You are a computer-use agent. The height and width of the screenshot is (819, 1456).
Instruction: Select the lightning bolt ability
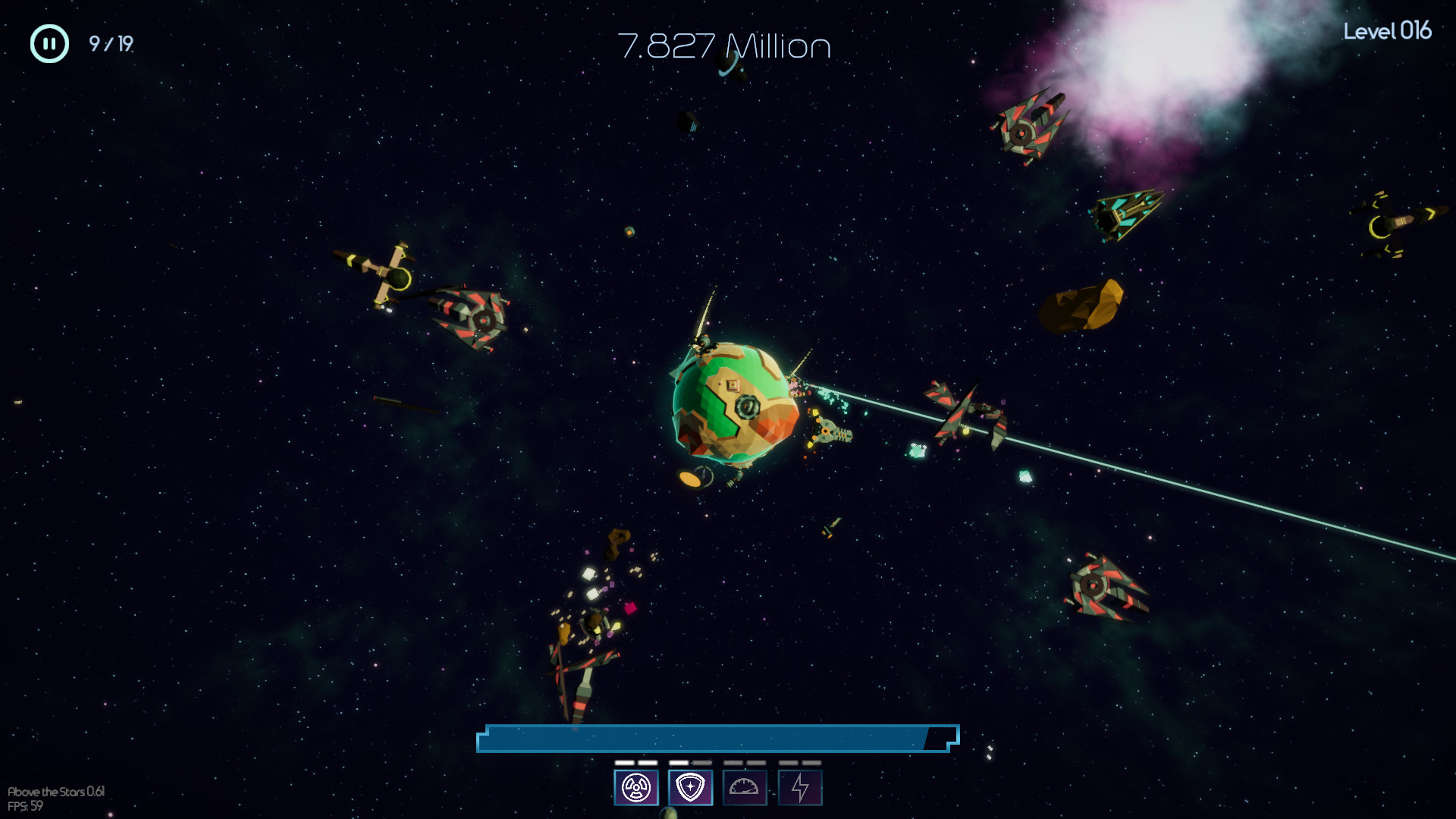799,788
